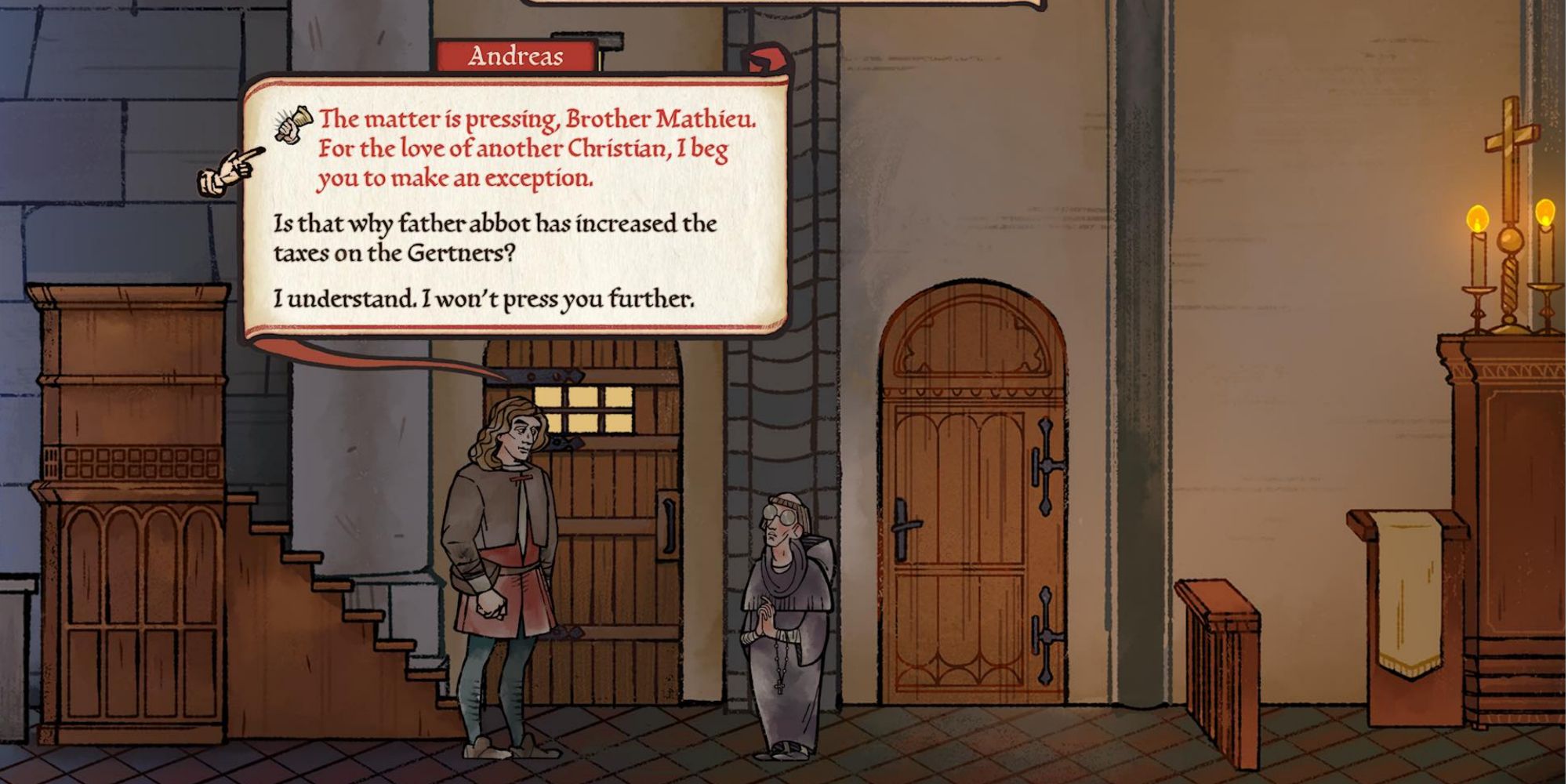Click the red cross icon on the right wall
This screenshot has height=784, width=1568.
(1513, 137)
